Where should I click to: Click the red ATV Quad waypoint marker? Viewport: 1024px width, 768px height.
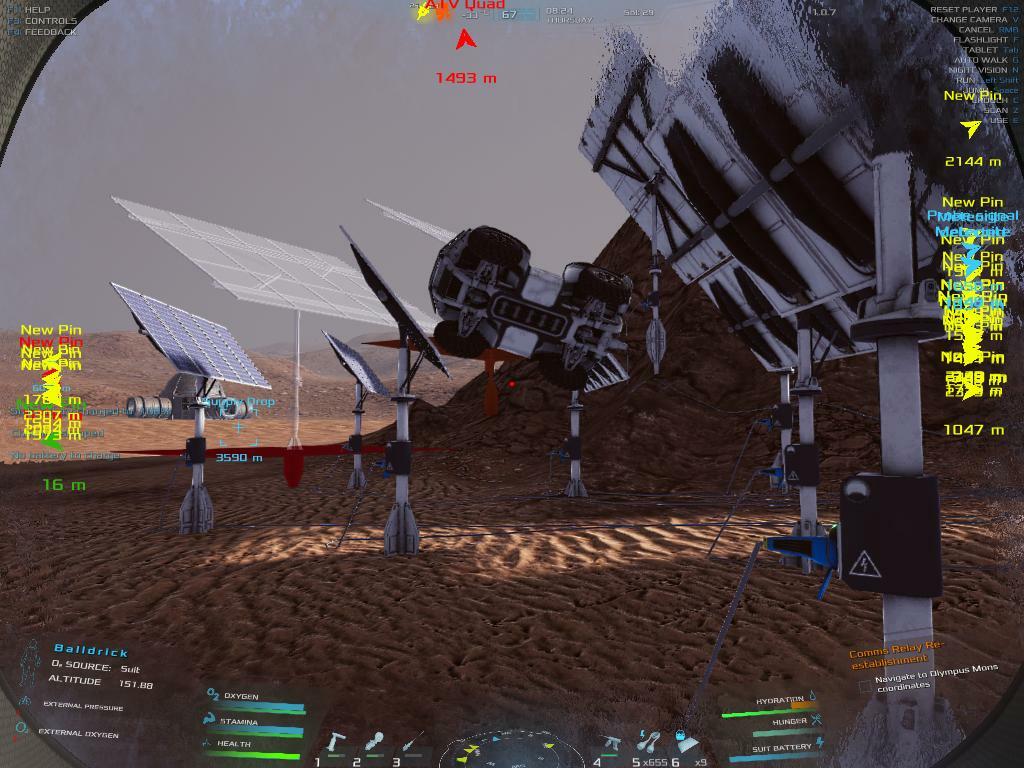465,40
